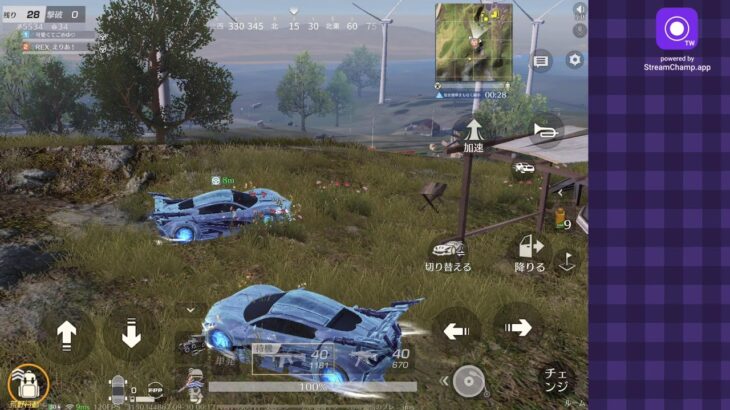
Task: Steer right with the right arrow
Action: coord(518,327)
